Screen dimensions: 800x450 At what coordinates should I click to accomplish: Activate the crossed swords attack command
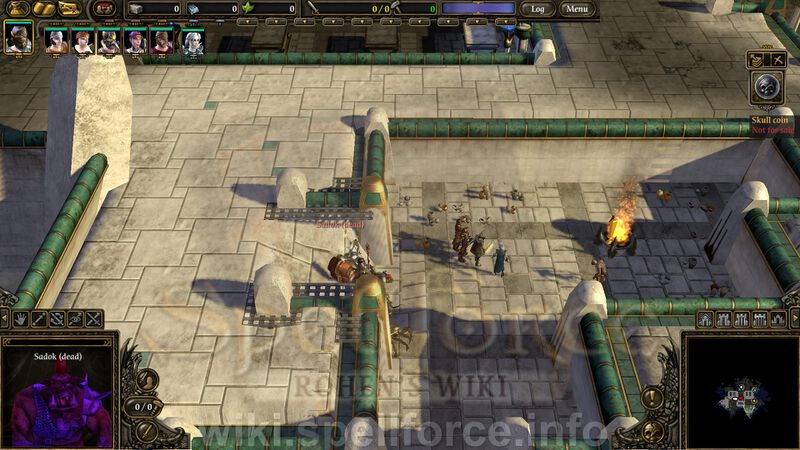pos(93,319)
